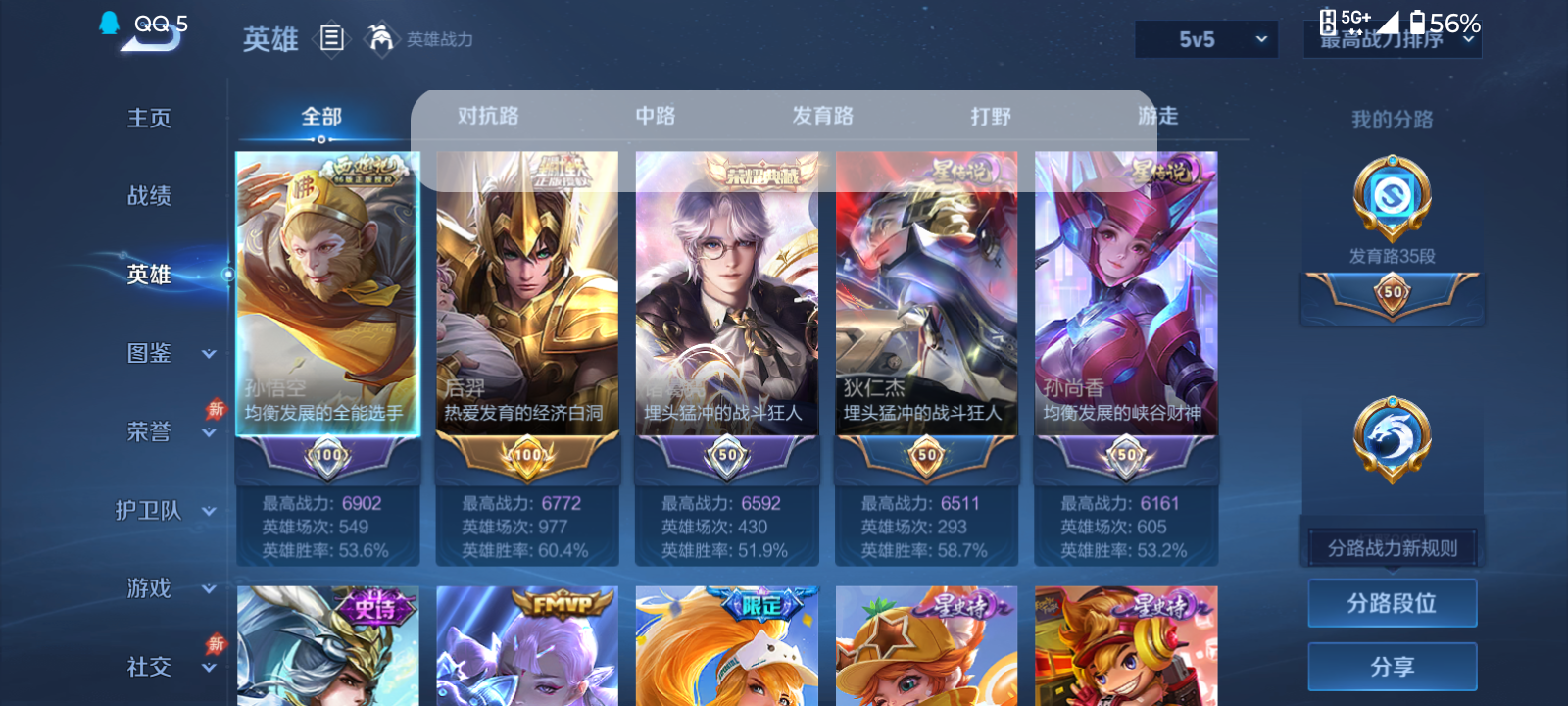Click the gold 发育路 rank emblem
The height and width of the screenshot is (706, 1568).
click(1392, 196)
